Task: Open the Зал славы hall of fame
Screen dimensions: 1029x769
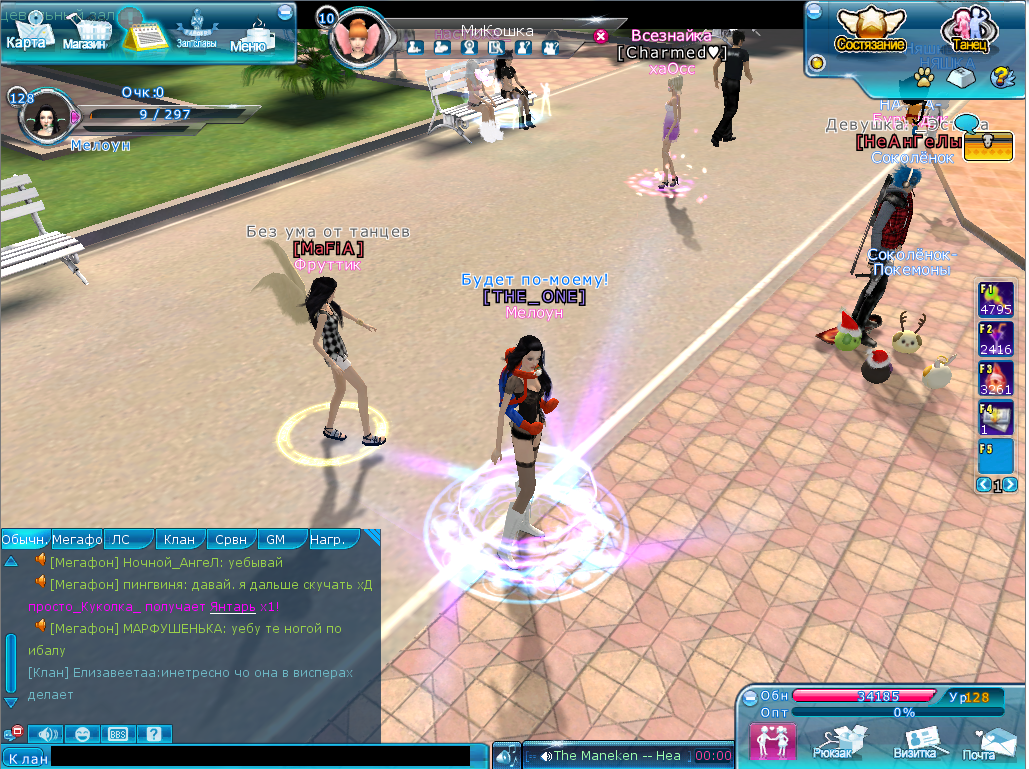Action: click(x=196, y=31)
